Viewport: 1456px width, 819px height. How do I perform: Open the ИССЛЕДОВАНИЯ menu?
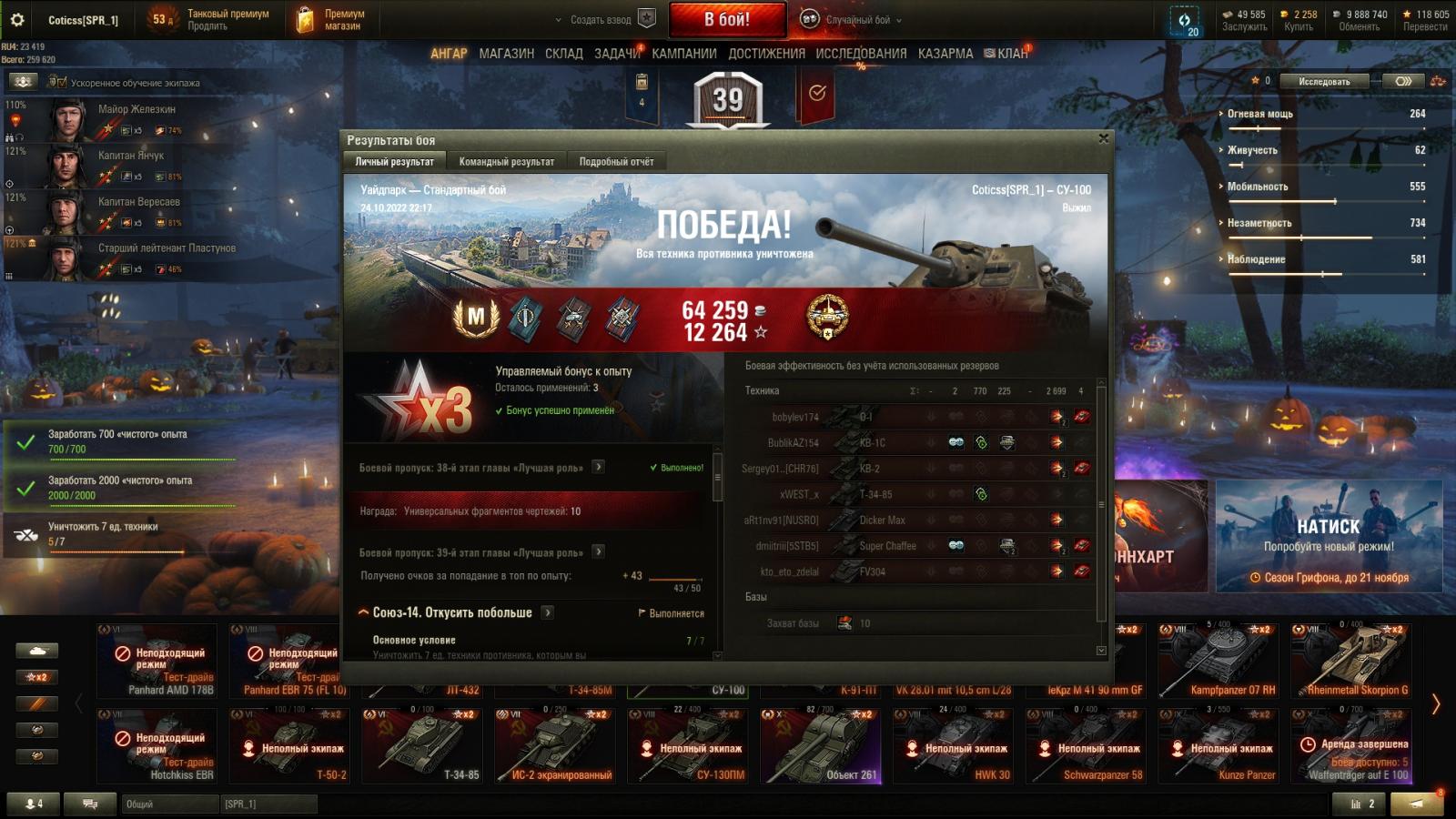pyautogui.click(x=861, y=54)
